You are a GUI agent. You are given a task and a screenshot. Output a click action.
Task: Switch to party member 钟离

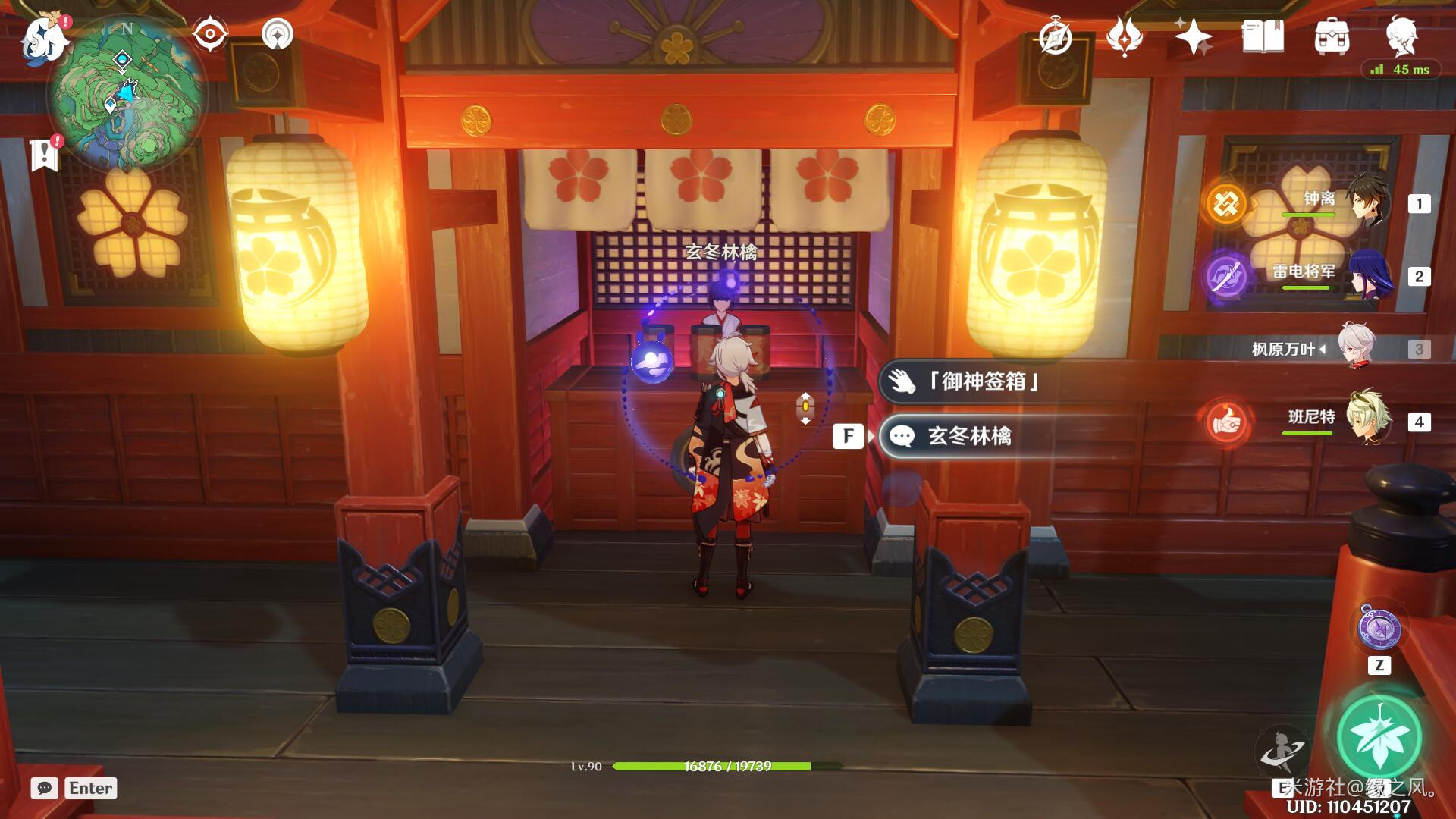pos(1335,203)
